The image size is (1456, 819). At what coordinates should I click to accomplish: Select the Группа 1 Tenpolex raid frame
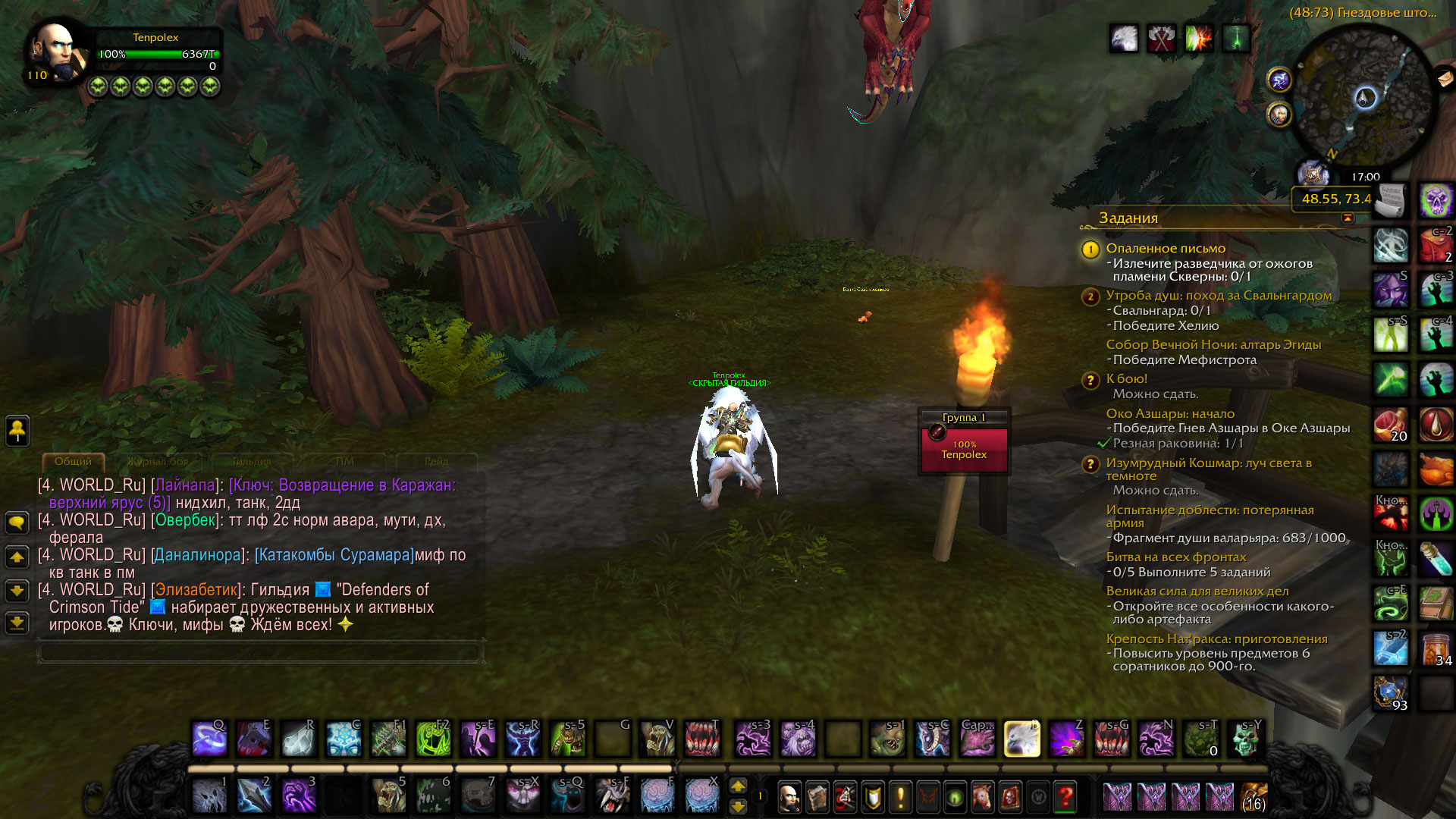coord(964,450)
